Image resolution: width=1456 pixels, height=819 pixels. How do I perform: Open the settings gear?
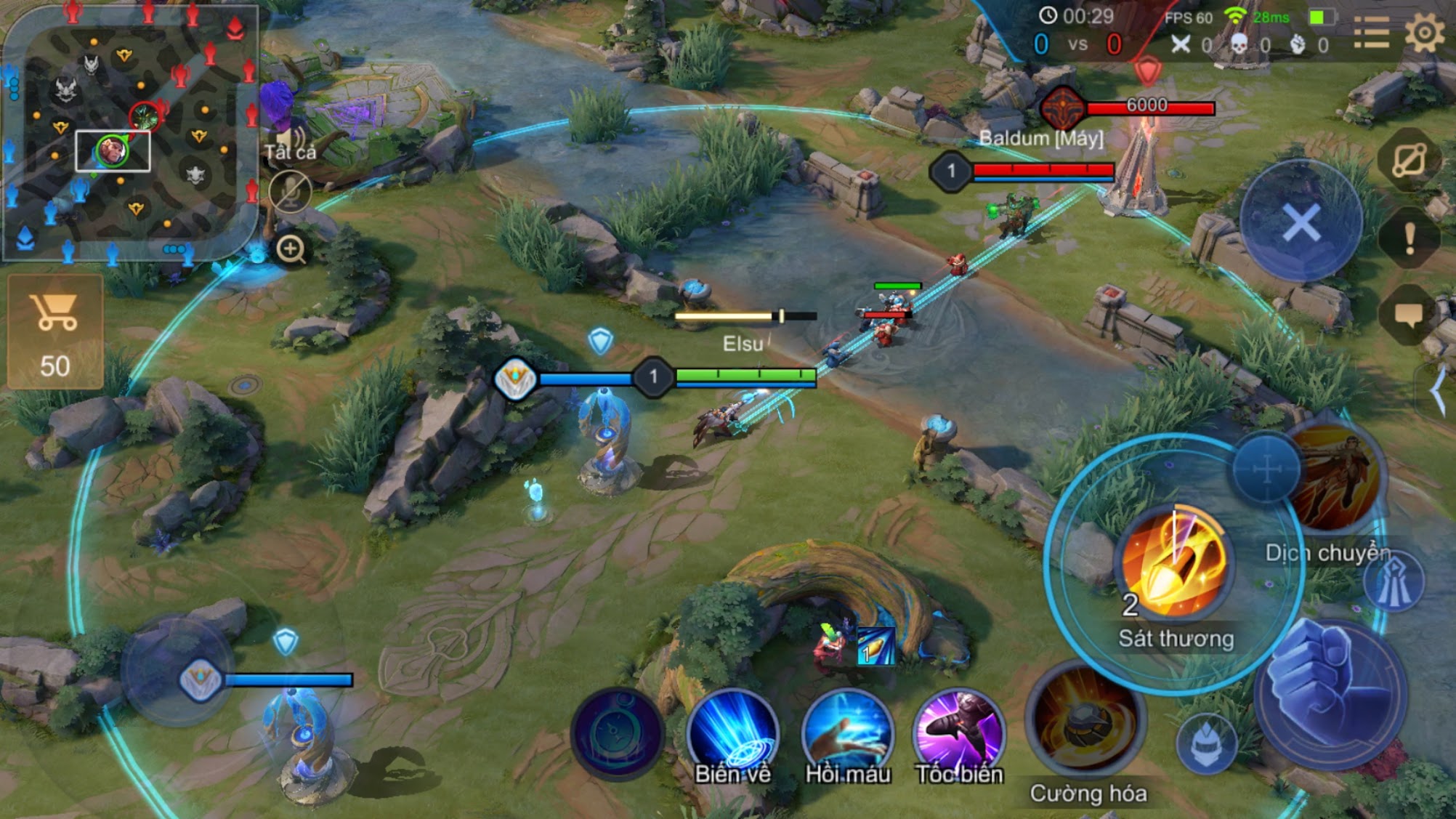tap(1423, 33)
